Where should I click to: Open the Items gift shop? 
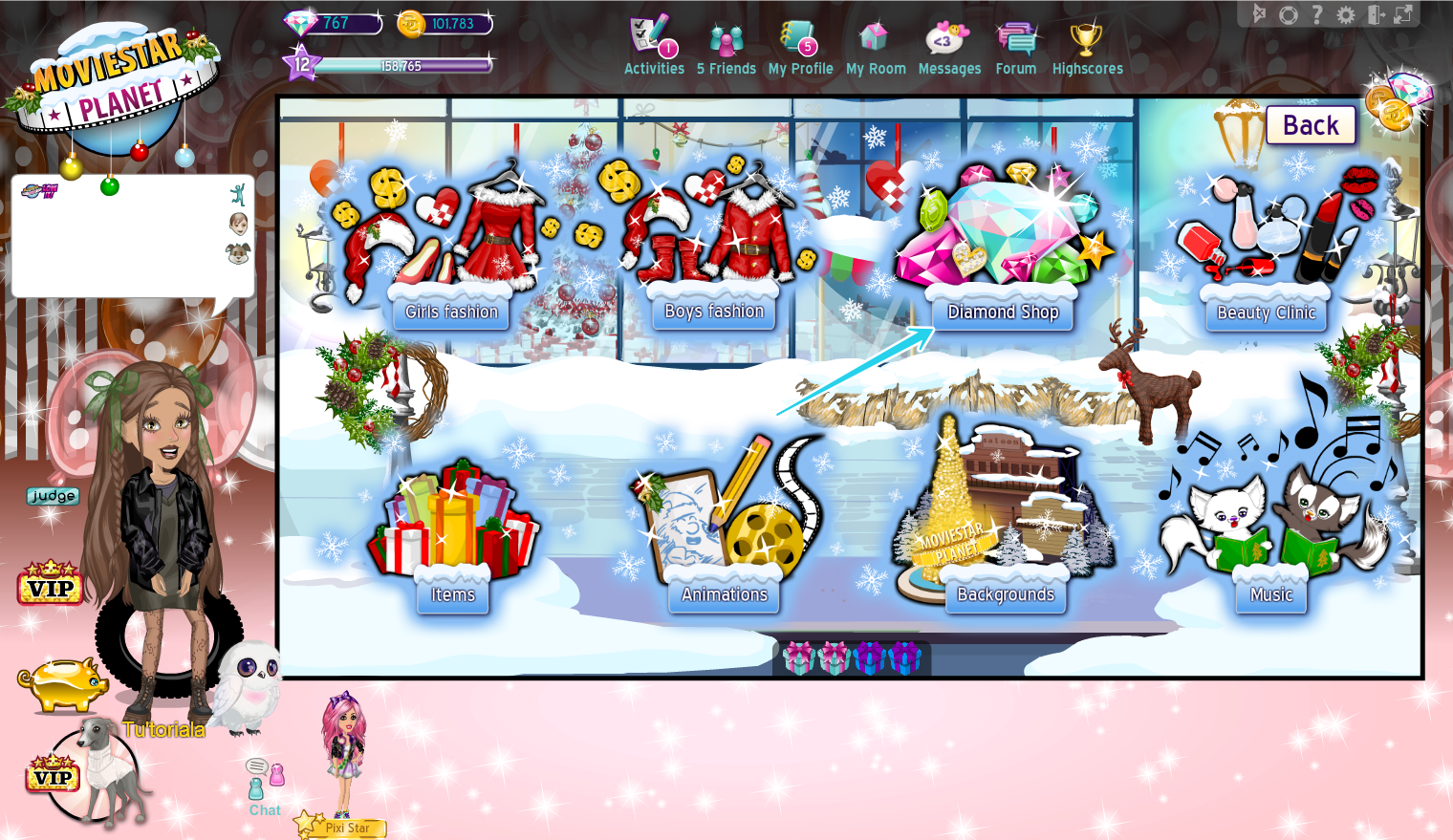[451, 594]
